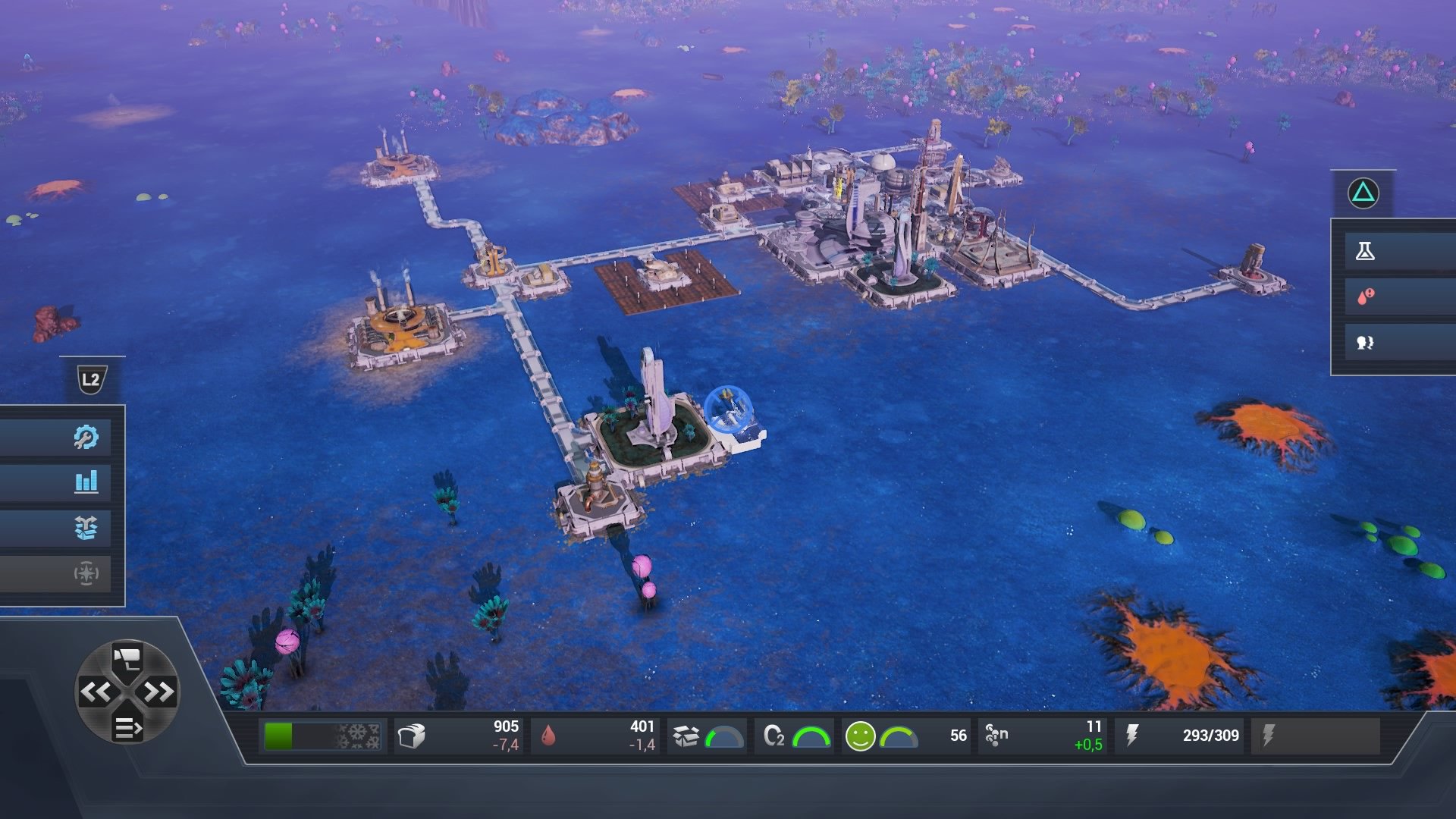View the statistics bar chart panel
Image resolution: width=1456 pixels, height=819 pixels.
click(86, 482)
